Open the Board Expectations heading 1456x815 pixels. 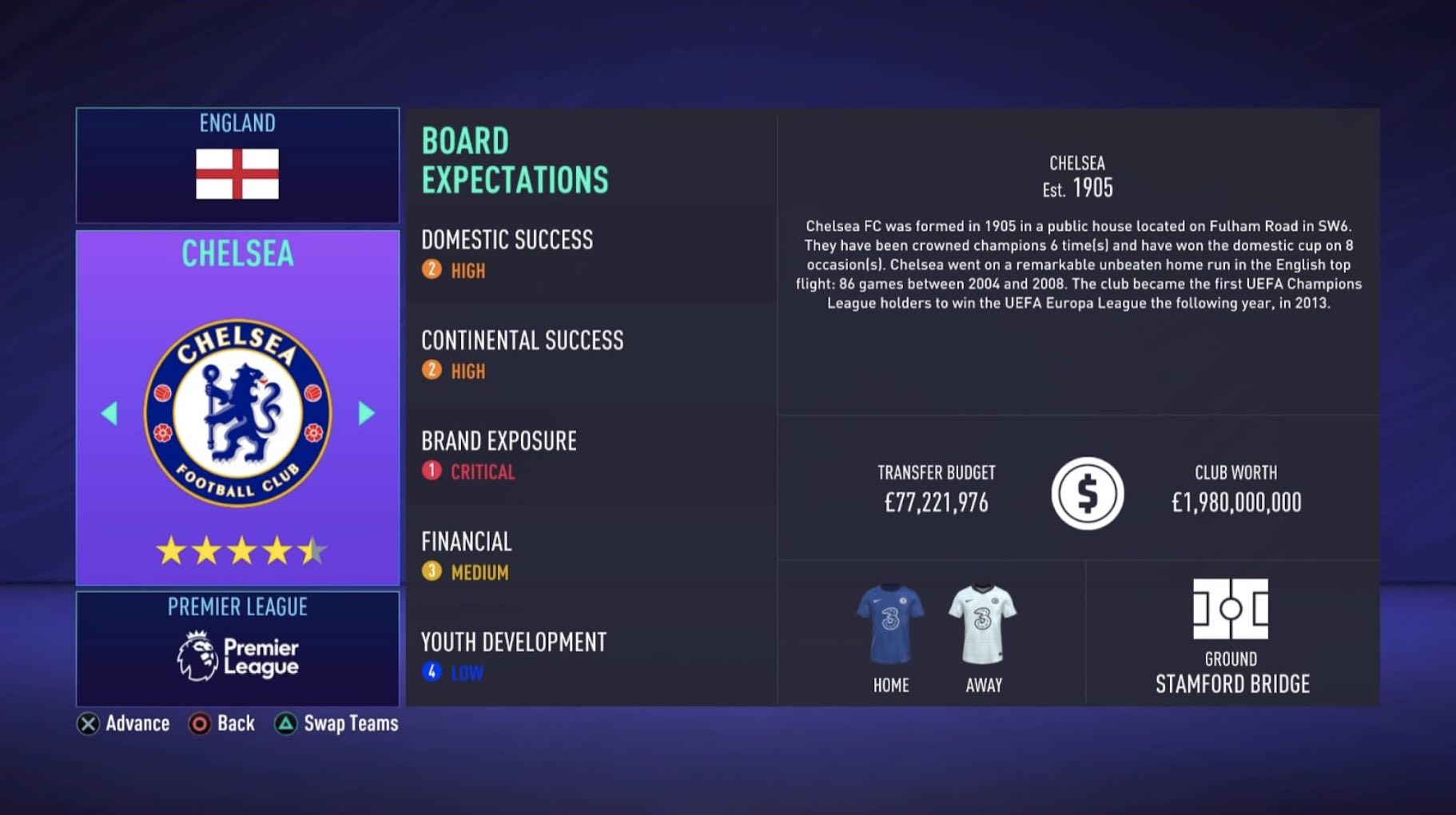(x=515, y=160)
